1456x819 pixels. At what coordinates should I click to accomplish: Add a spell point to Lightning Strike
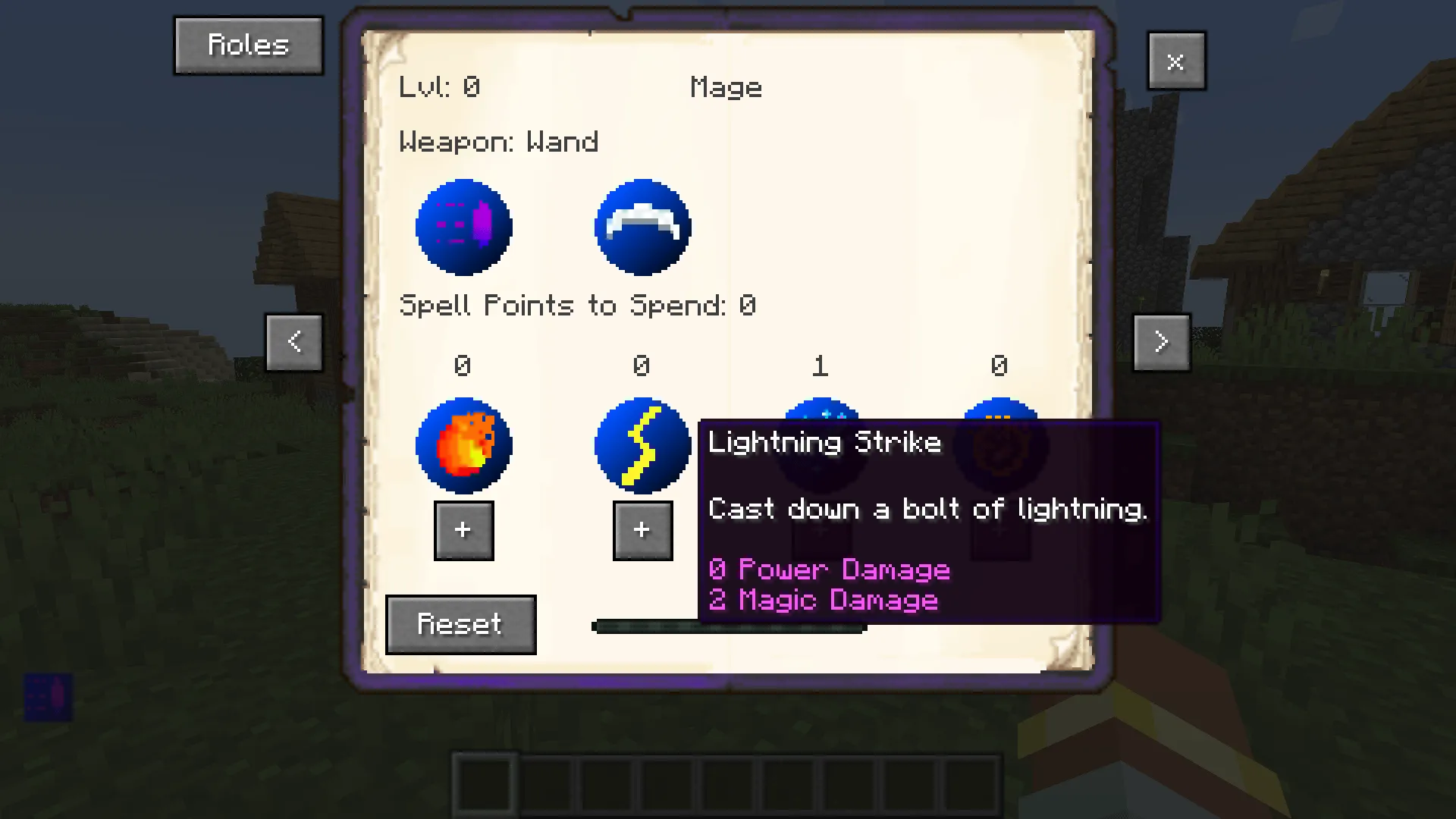pos(642,530)
